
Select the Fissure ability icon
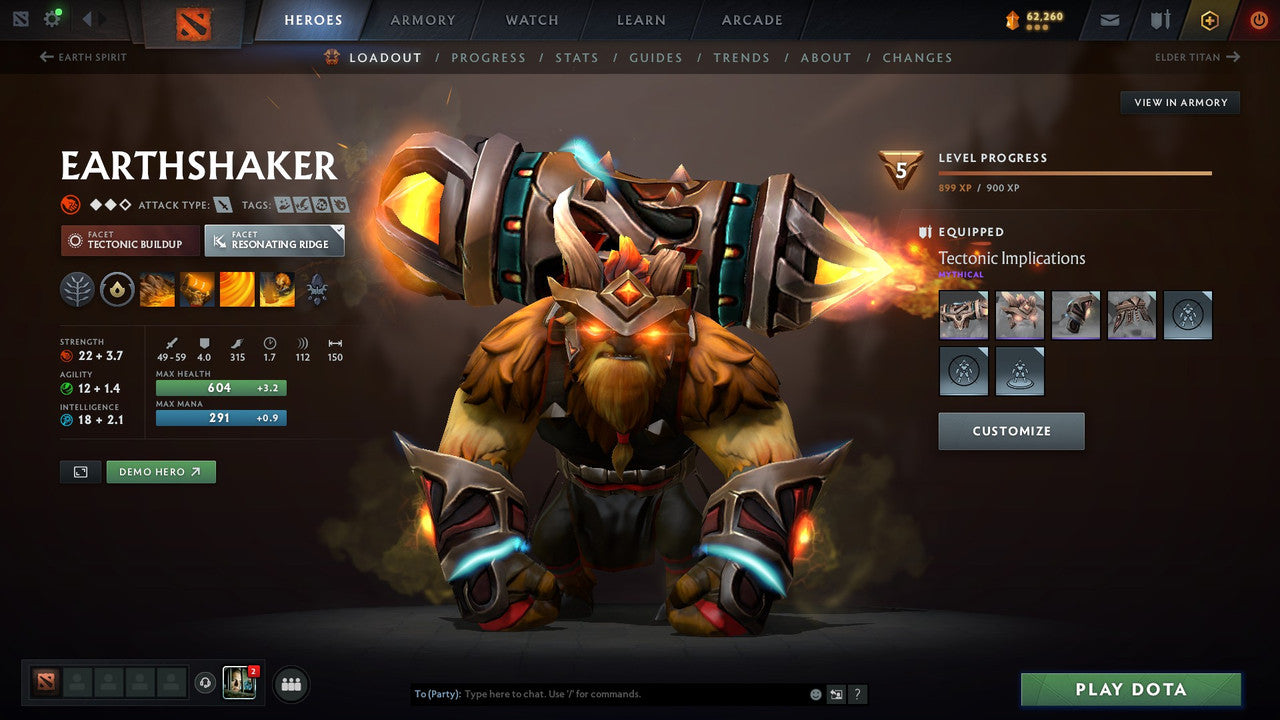click(x=157, y=289)
